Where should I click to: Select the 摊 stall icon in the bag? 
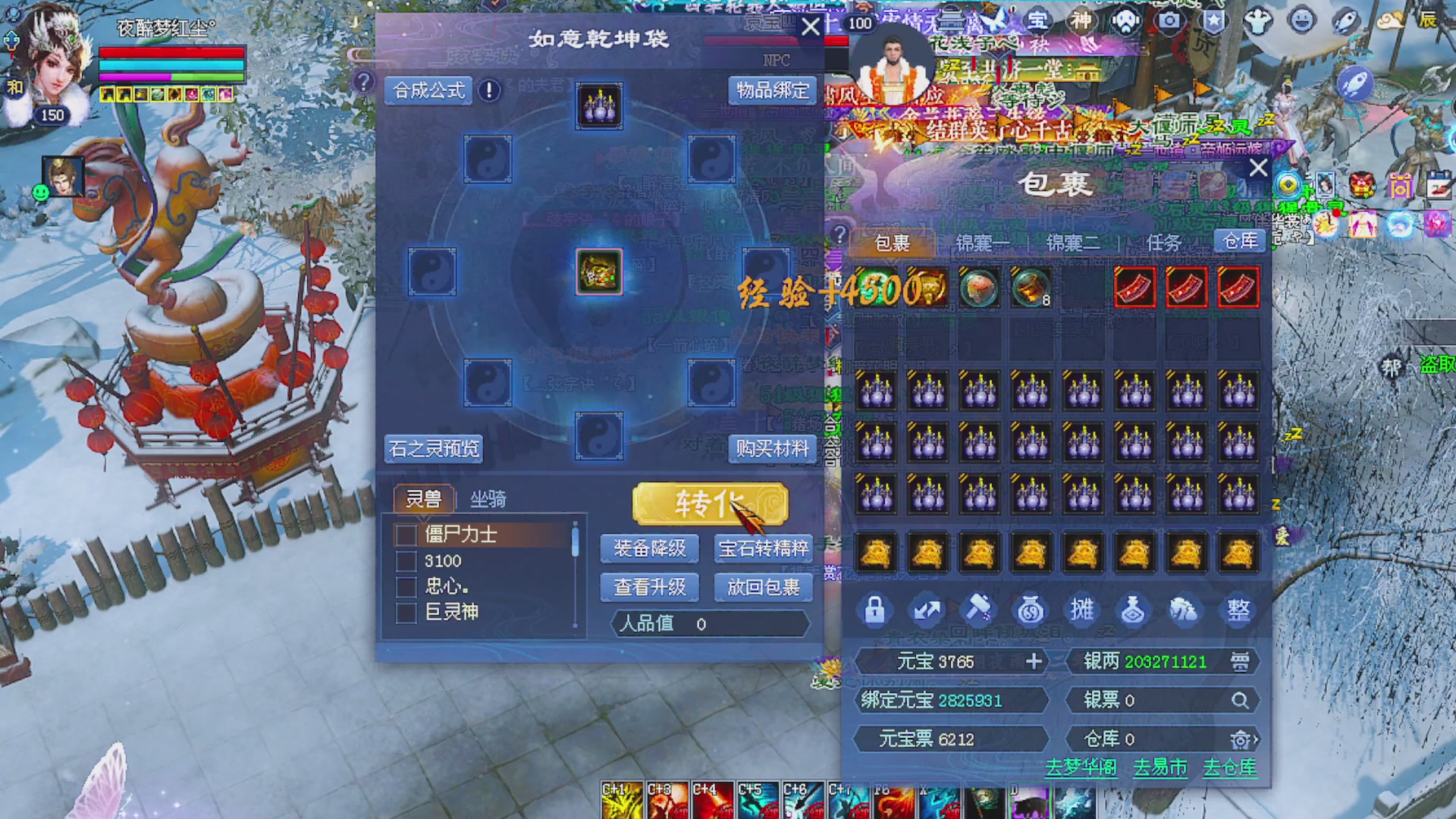(x=1083, y=609)
